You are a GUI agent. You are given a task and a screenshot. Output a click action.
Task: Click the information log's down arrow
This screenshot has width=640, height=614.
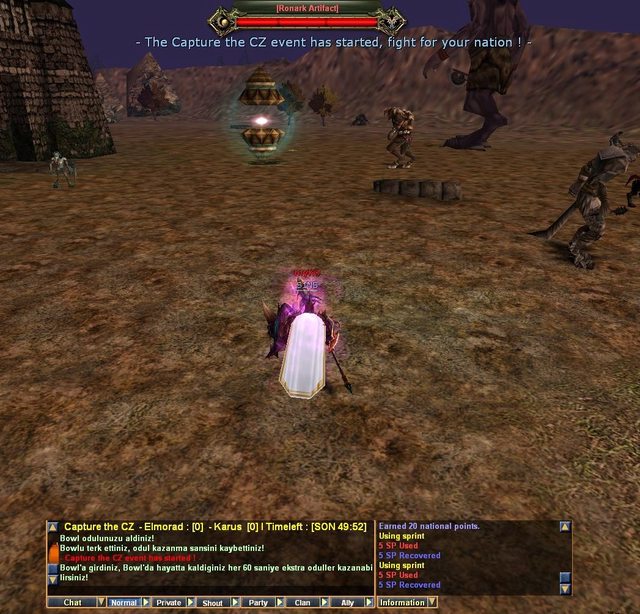pyautogui.click(x=565, y=587)
